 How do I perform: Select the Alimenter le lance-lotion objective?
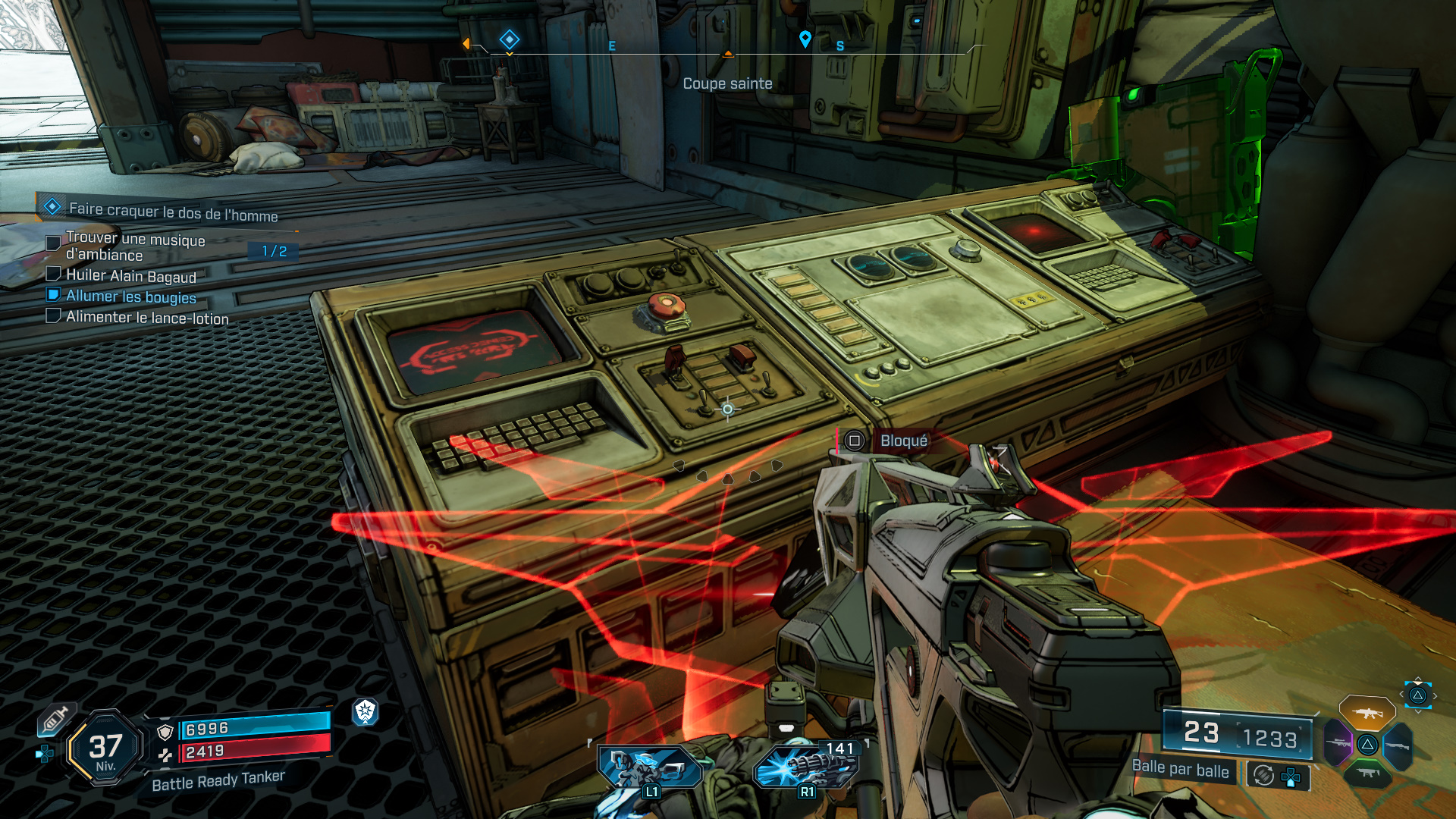tap(147, 318)
